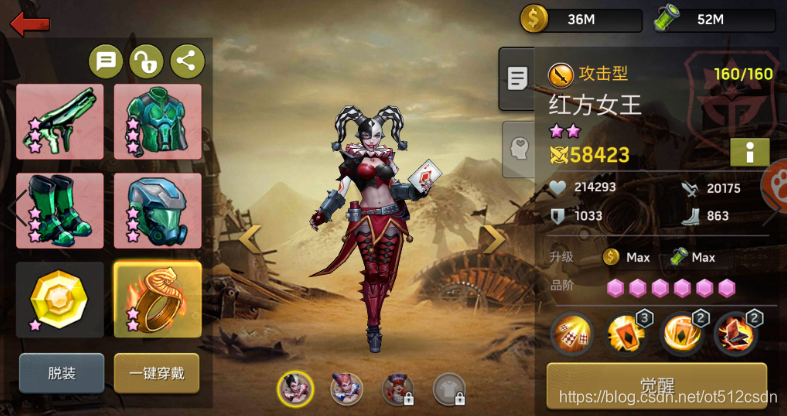Viewport: 787px width, 416px height.
Task: Tap the share icon button
Action: [x=187, y=62]
